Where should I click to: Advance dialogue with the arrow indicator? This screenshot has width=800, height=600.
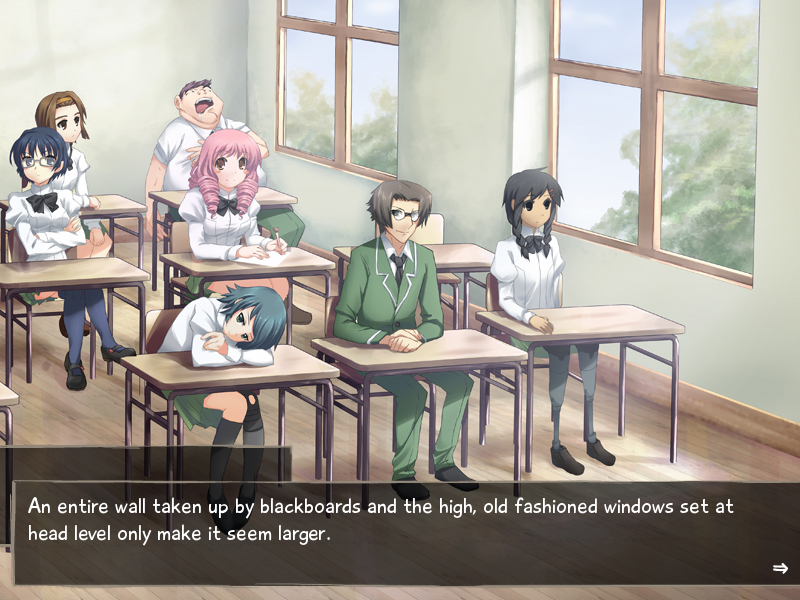click(780, 568)
